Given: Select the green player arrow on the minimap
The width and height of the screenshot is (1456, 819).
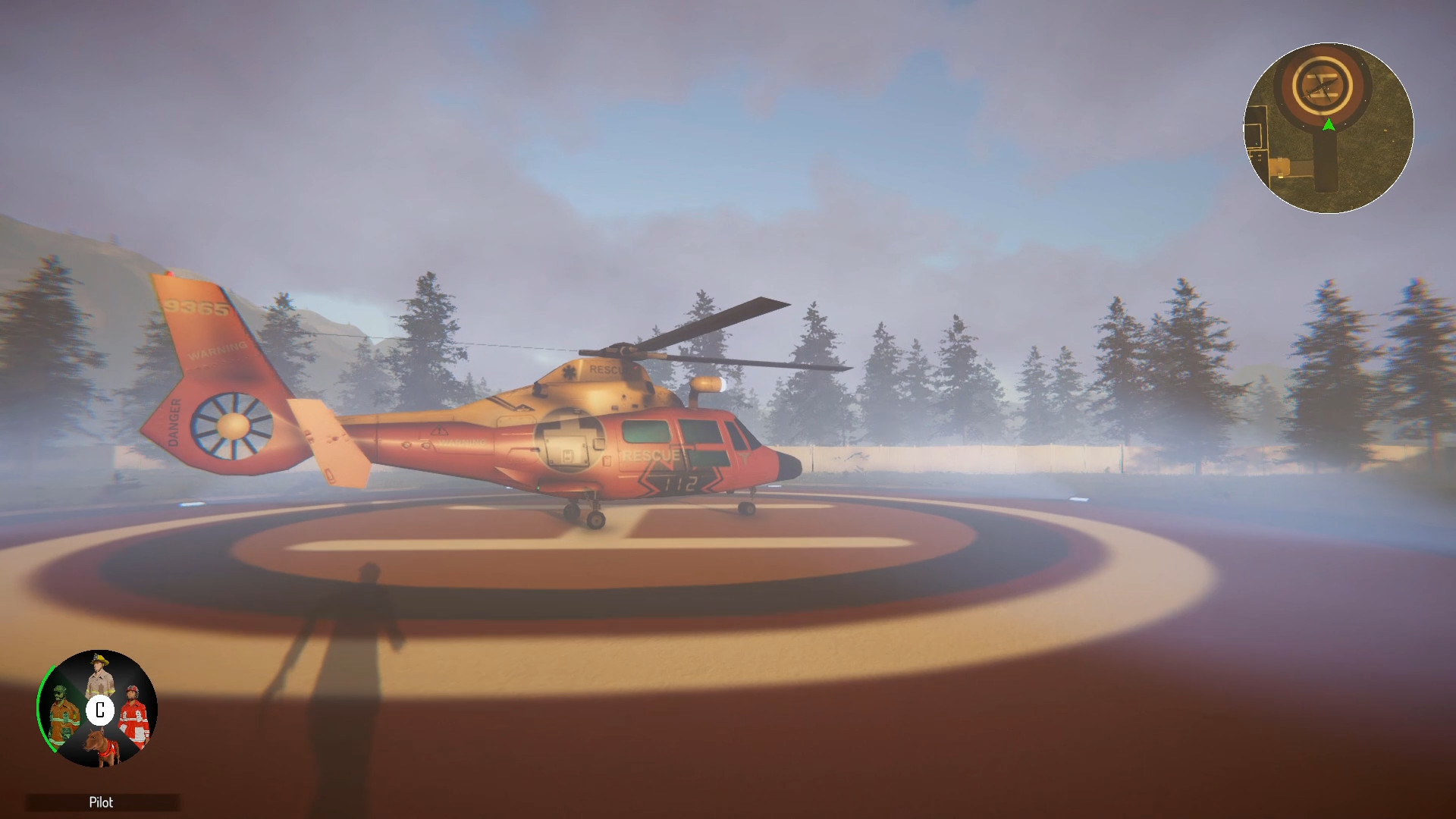Looking at the screenshot, I should pyautogui.click(x=1328, y=124).
